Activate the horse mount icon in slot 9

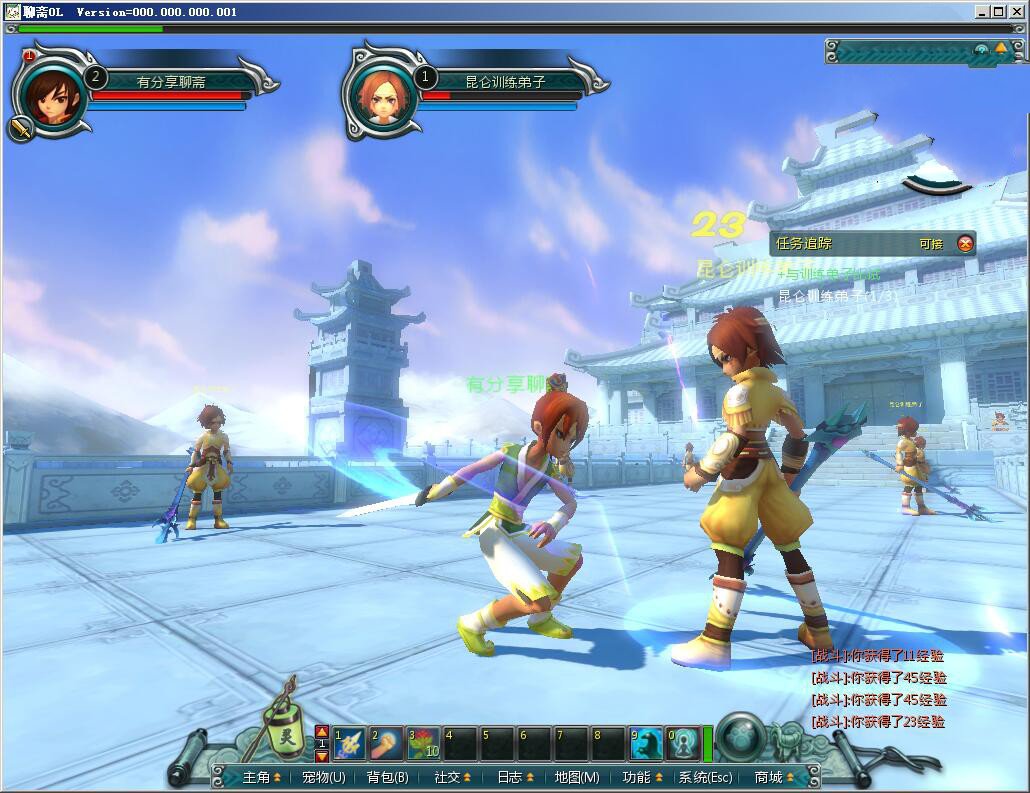pyautogui.click(x=645, y=744)
